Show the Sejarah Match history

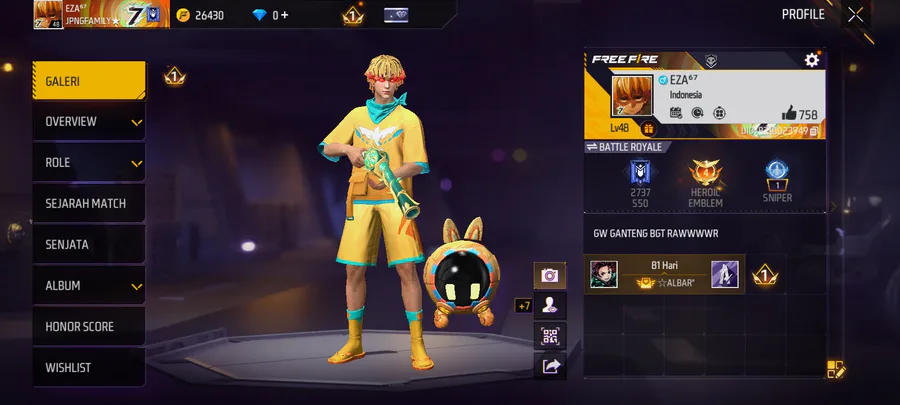click(88, 204)
